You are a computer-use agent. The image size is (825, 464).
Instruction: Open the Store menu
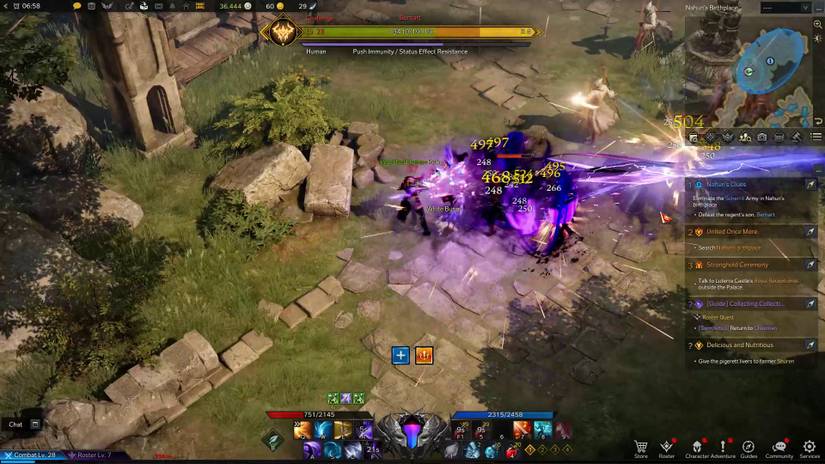pos(641,447)
